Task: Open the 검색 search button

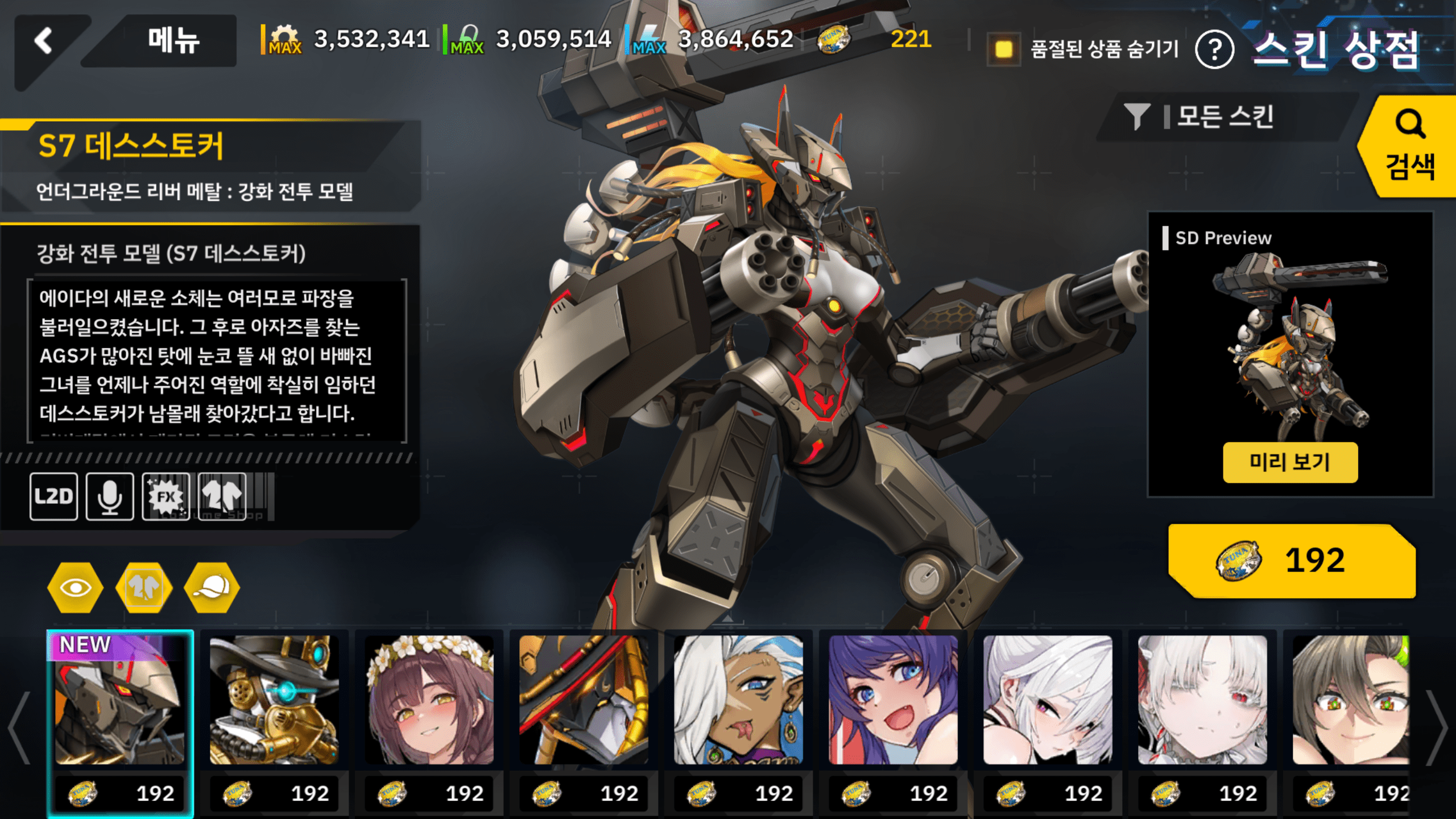Action: (x=1409, y=147)
